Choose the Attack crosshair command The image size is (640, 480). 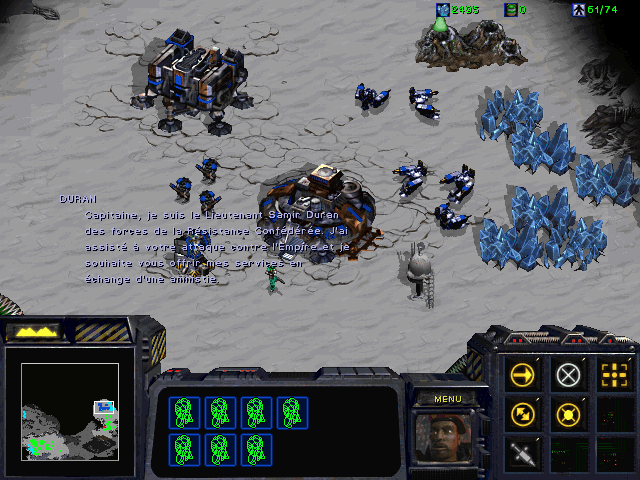click(x=613, y=375)
